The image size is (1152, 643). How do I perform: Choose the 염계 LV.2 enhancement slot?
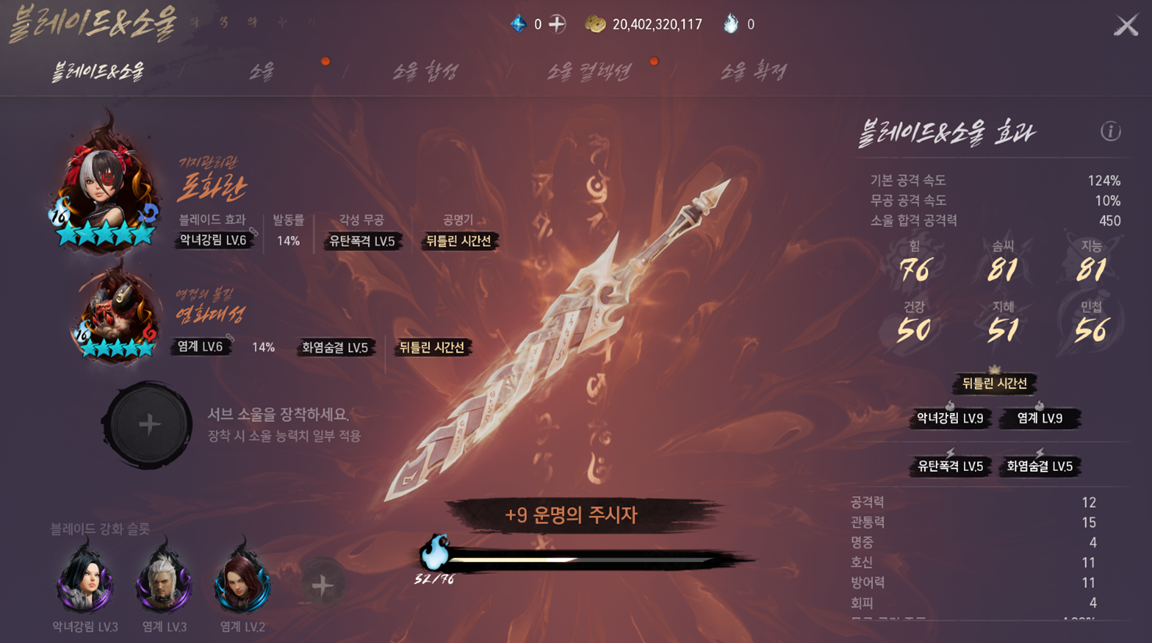242,582
